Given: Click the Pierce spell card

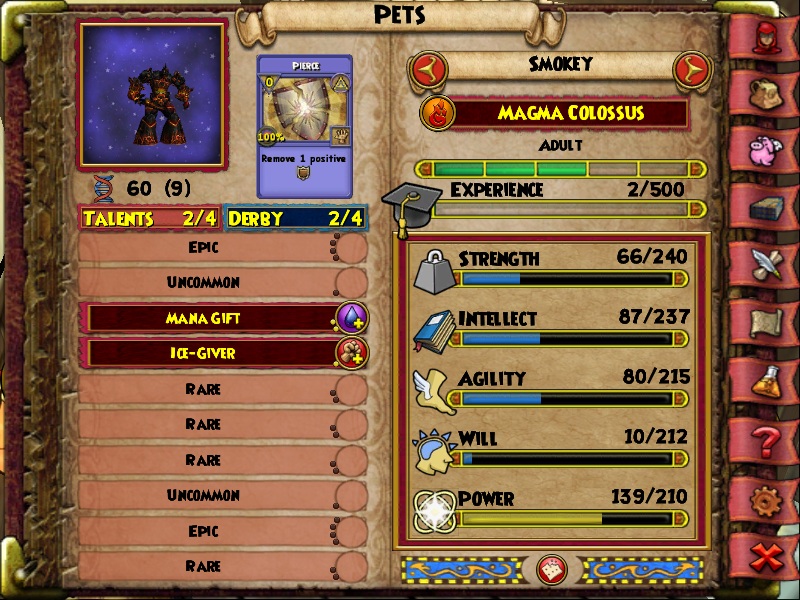Looking at the screenshot, I should coord(304,126).
